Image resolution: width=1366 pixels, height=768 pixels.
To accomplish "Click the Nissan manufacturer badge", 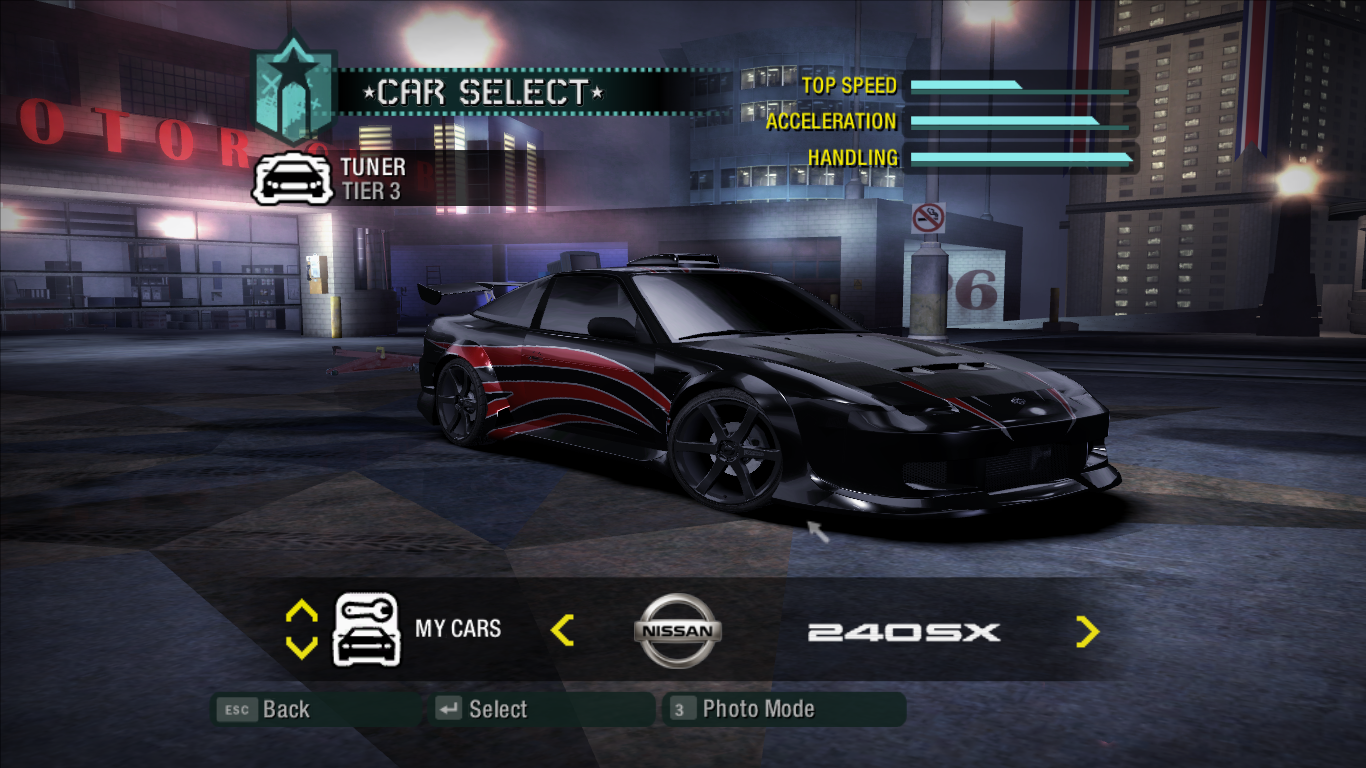I will [x=676, y=630].
